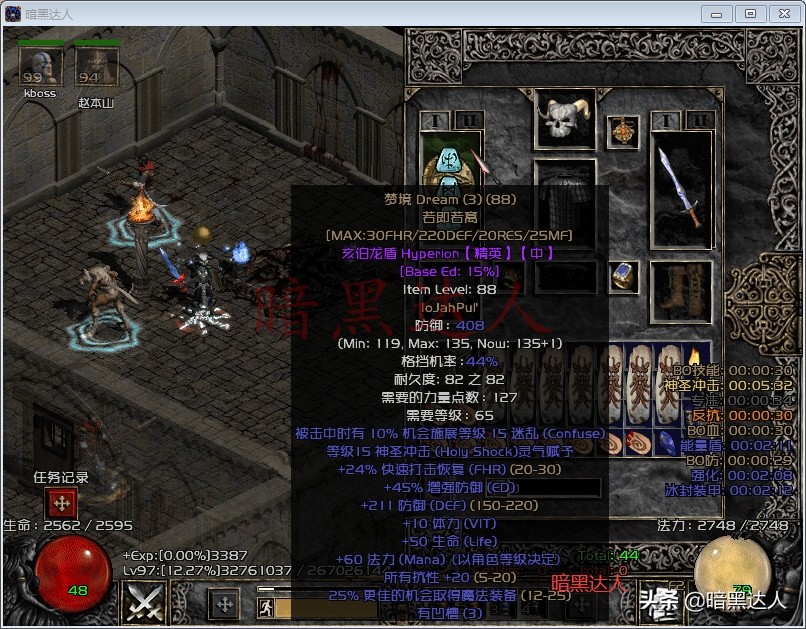Viewport: 806px width, 629px height.
Task: Select the crossed swords attack skill
Action: click(144, 603)
